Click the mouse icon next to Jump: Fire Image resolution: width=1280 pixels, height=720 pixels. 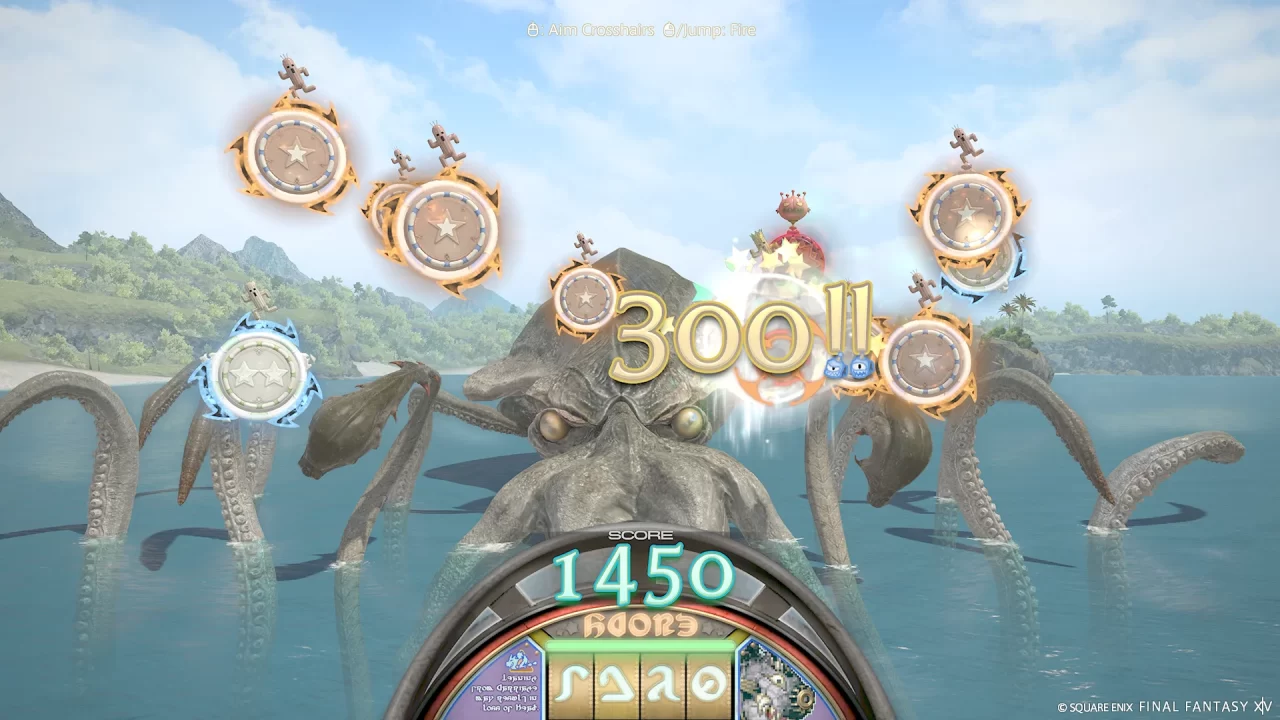point(669,31)
